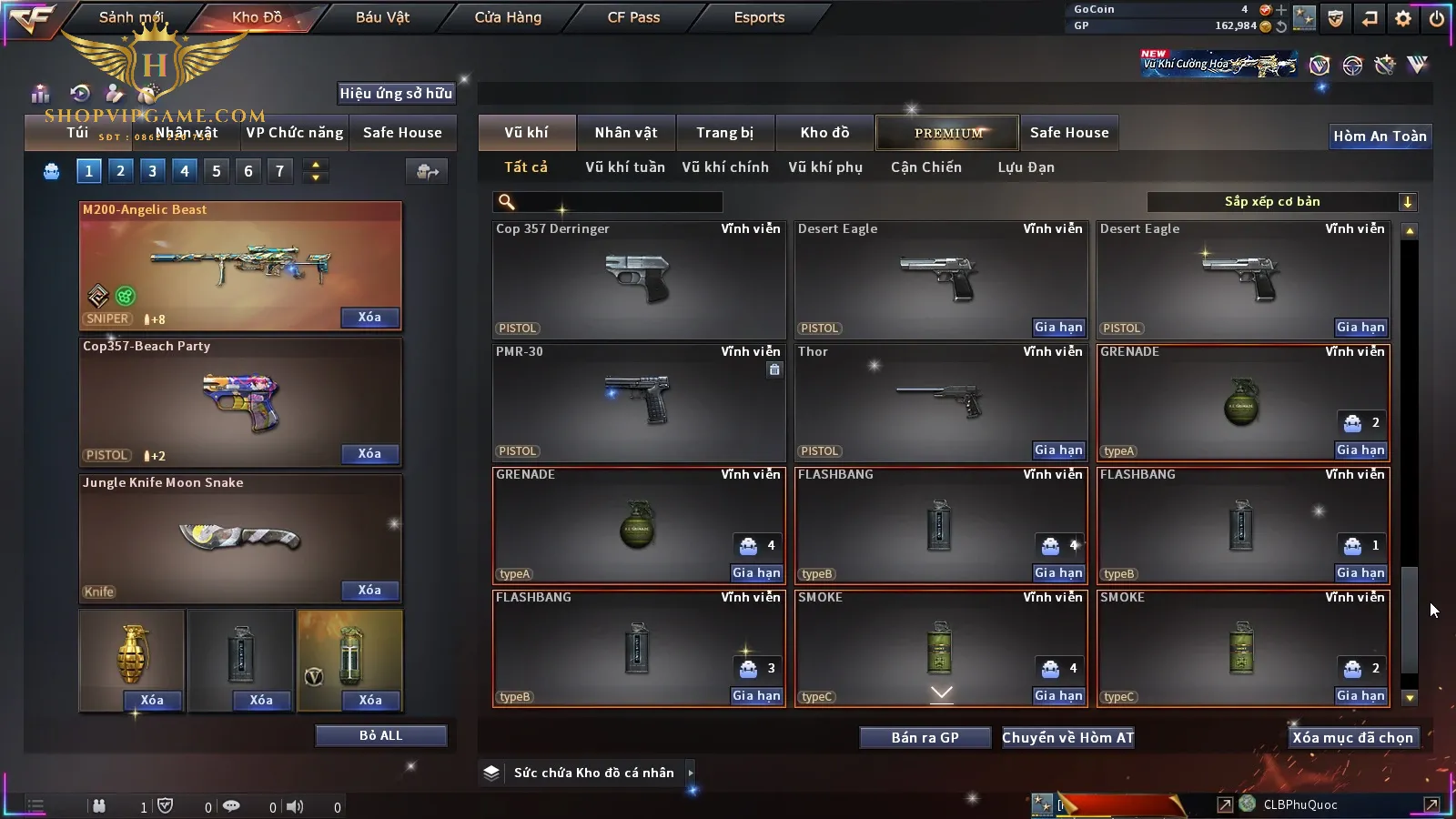1456x819 pixels.
Task: Show the Cận Chiến melee category
Action: tap(925, 167)
